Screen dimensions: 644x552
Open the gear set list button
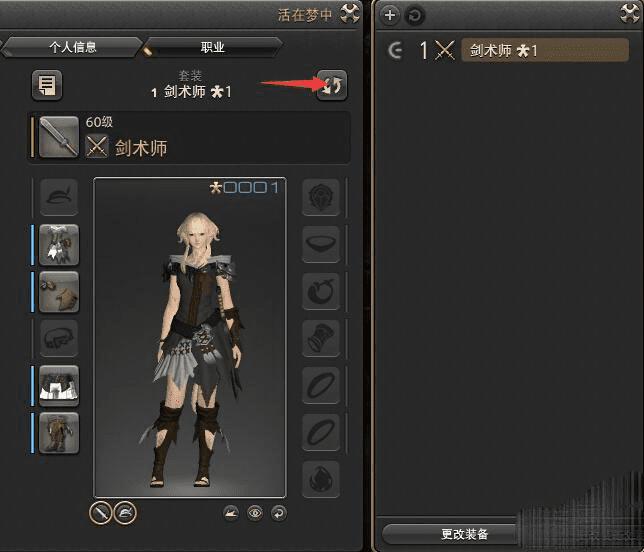coord(46,85)
